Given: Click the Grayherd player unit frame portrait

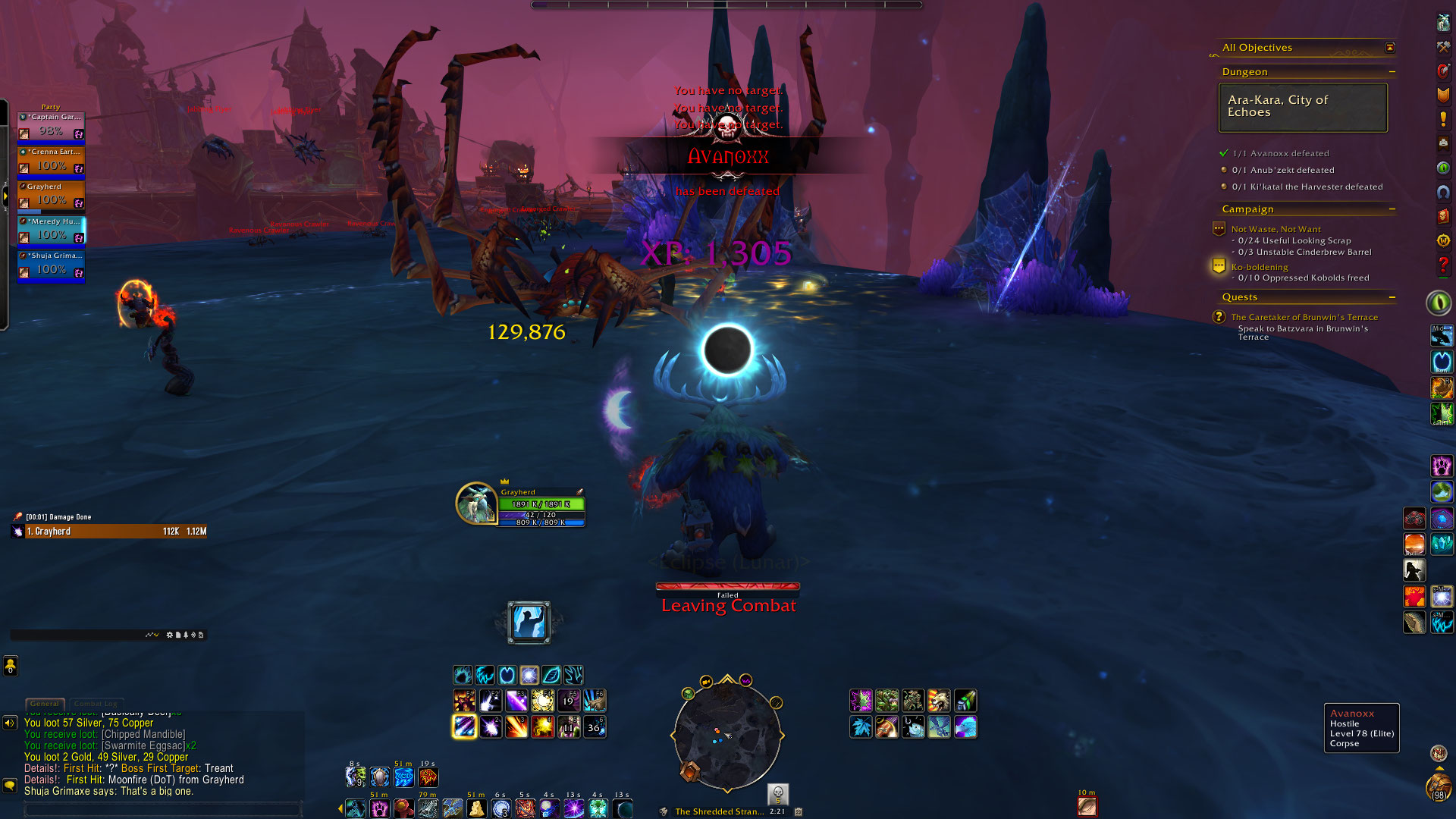Looking at the screenshot, I should pos(475,504).
